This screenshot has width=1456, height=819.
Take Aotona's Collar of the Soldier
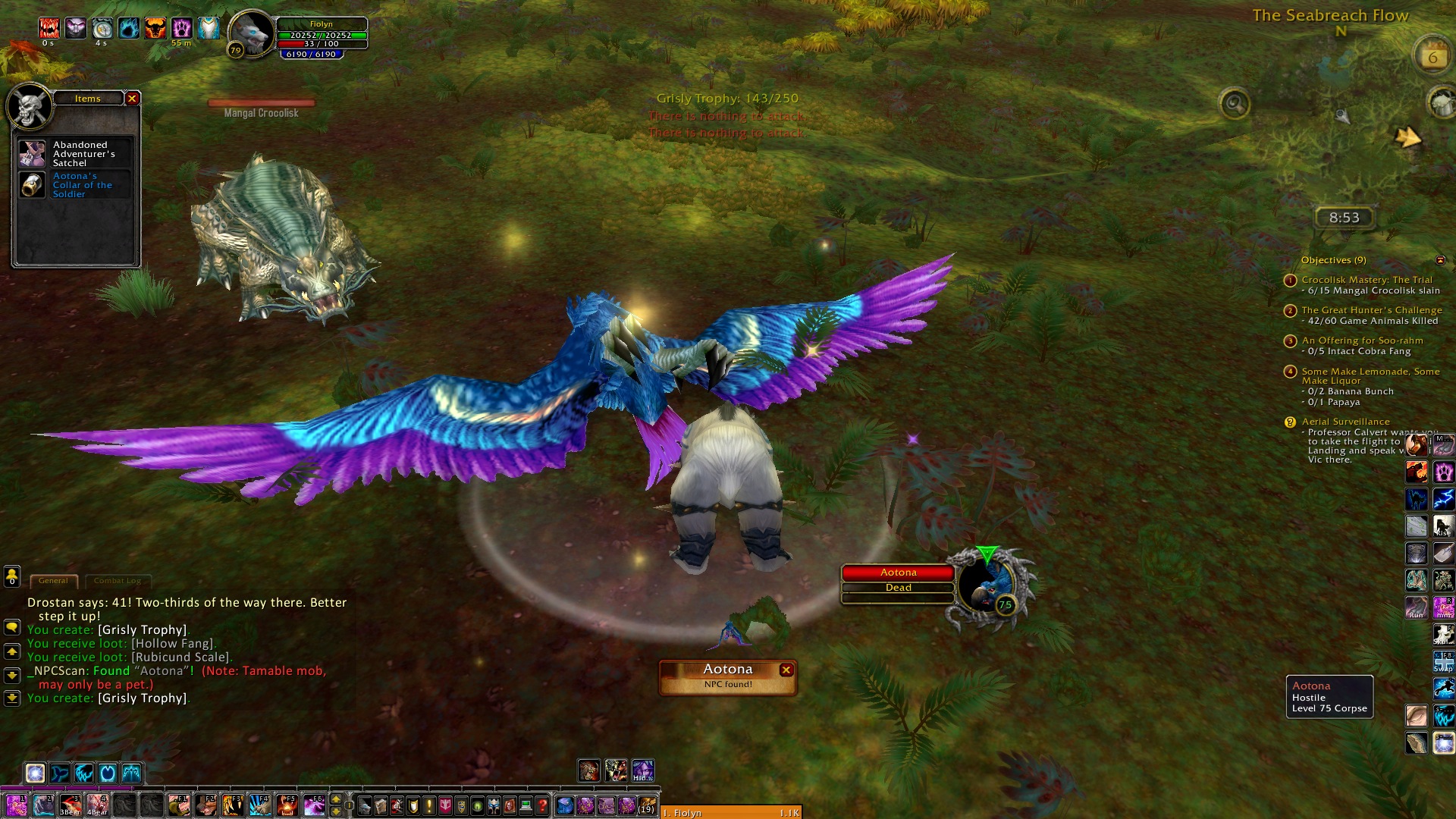pyautogui.click(x=33, y=185)
